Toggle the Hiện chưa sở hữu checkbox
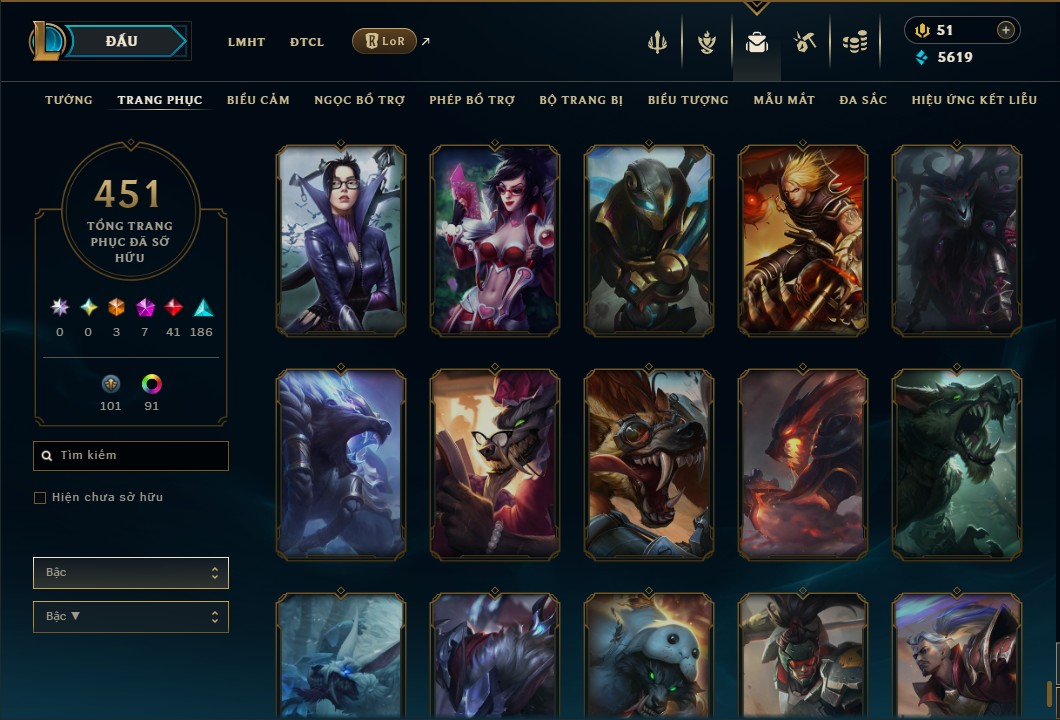Screen dimensions: 1060x720 40,498
